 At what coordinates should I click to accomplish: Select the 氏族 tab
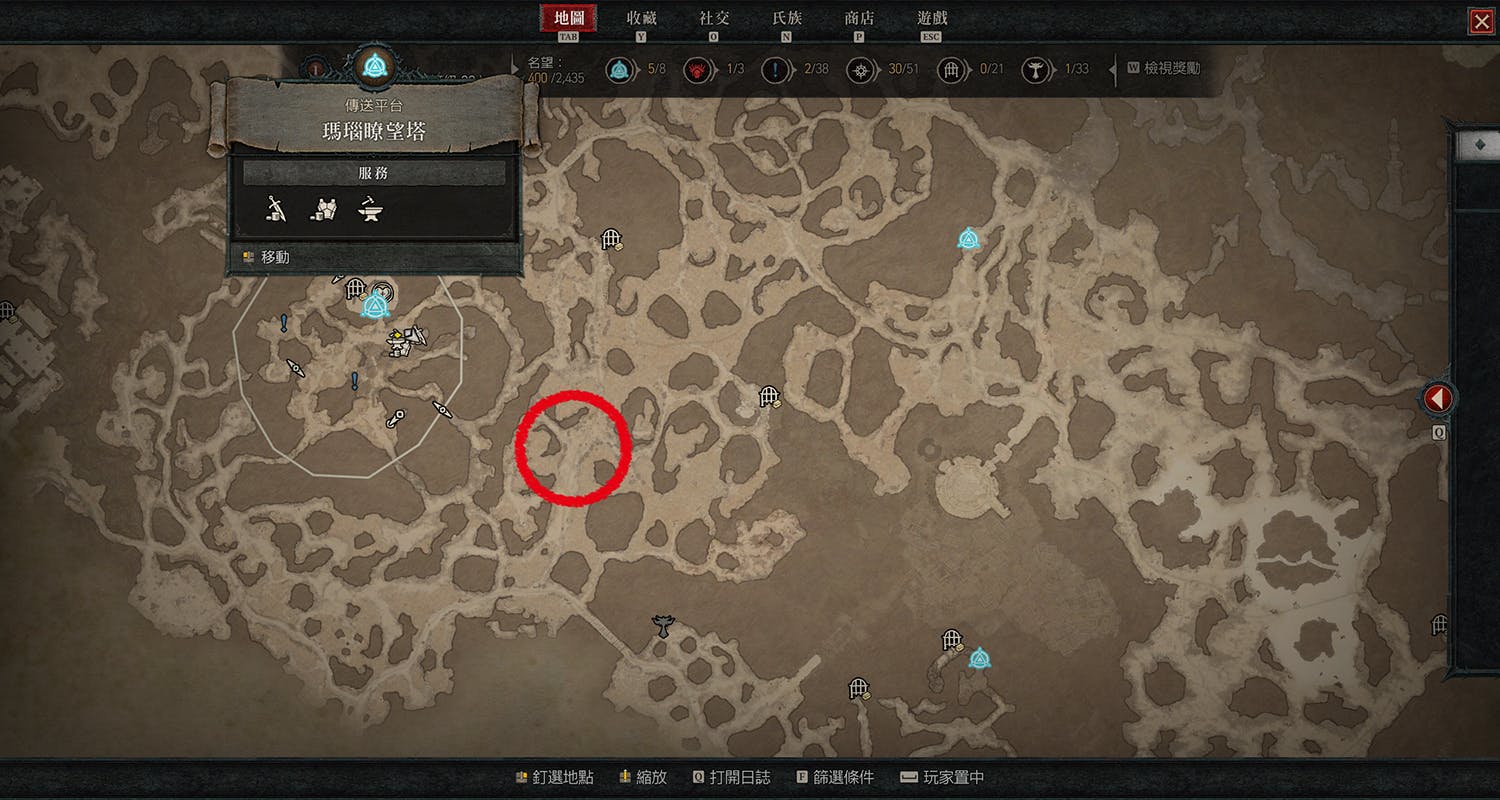(x=787, y=18)
